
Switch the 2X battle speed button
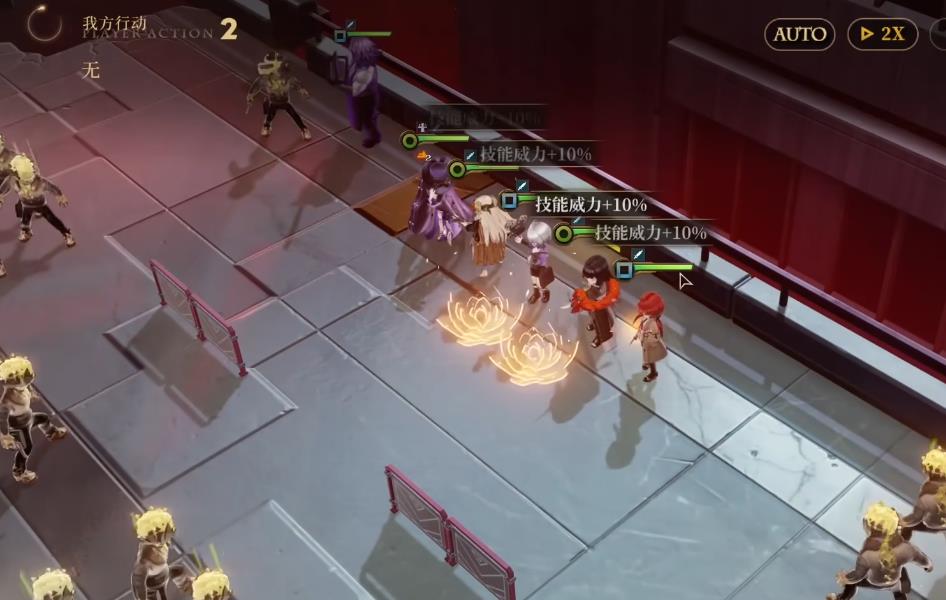[x=882, y=34]
